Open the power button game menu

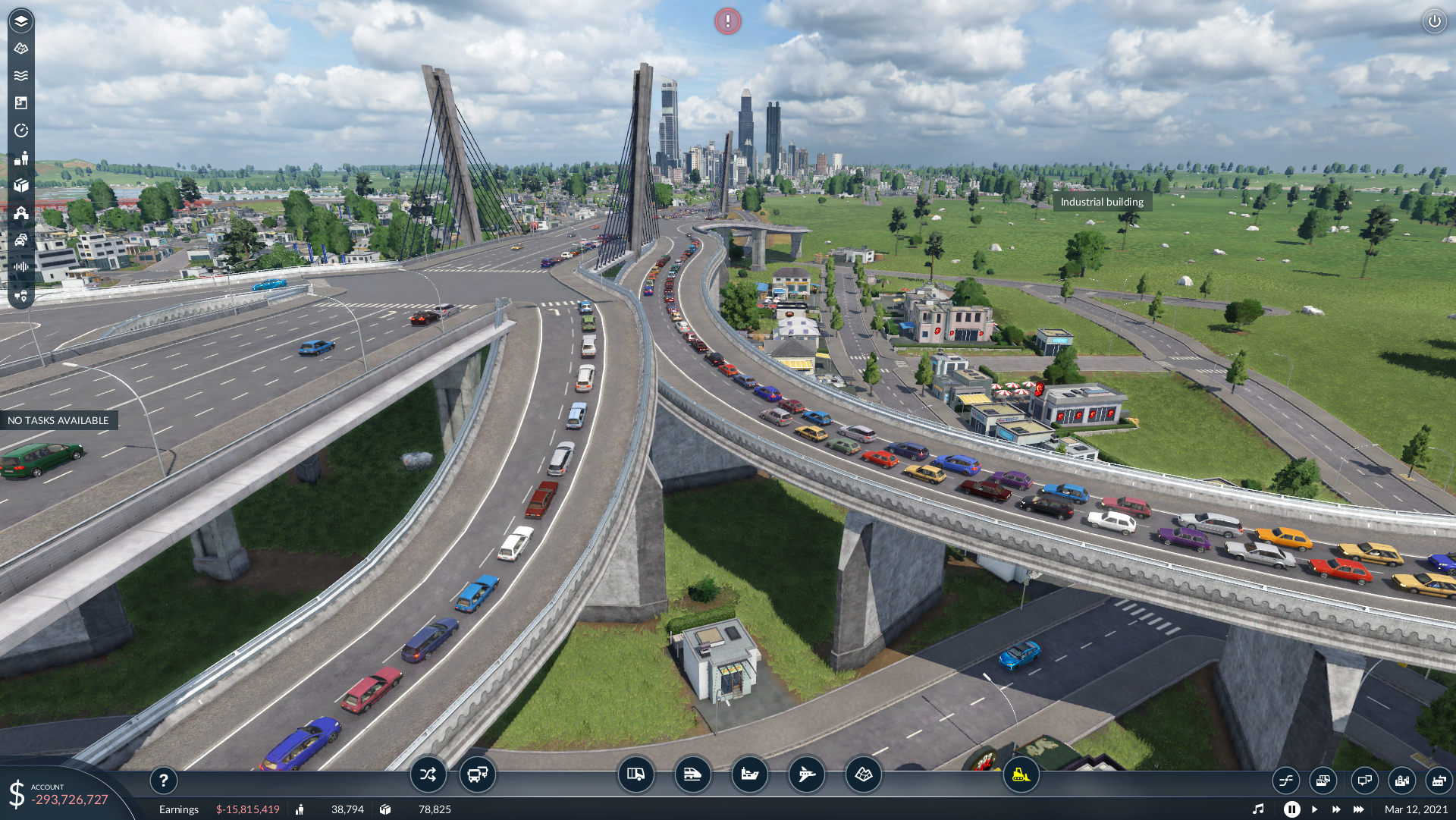pos(1434,21)
